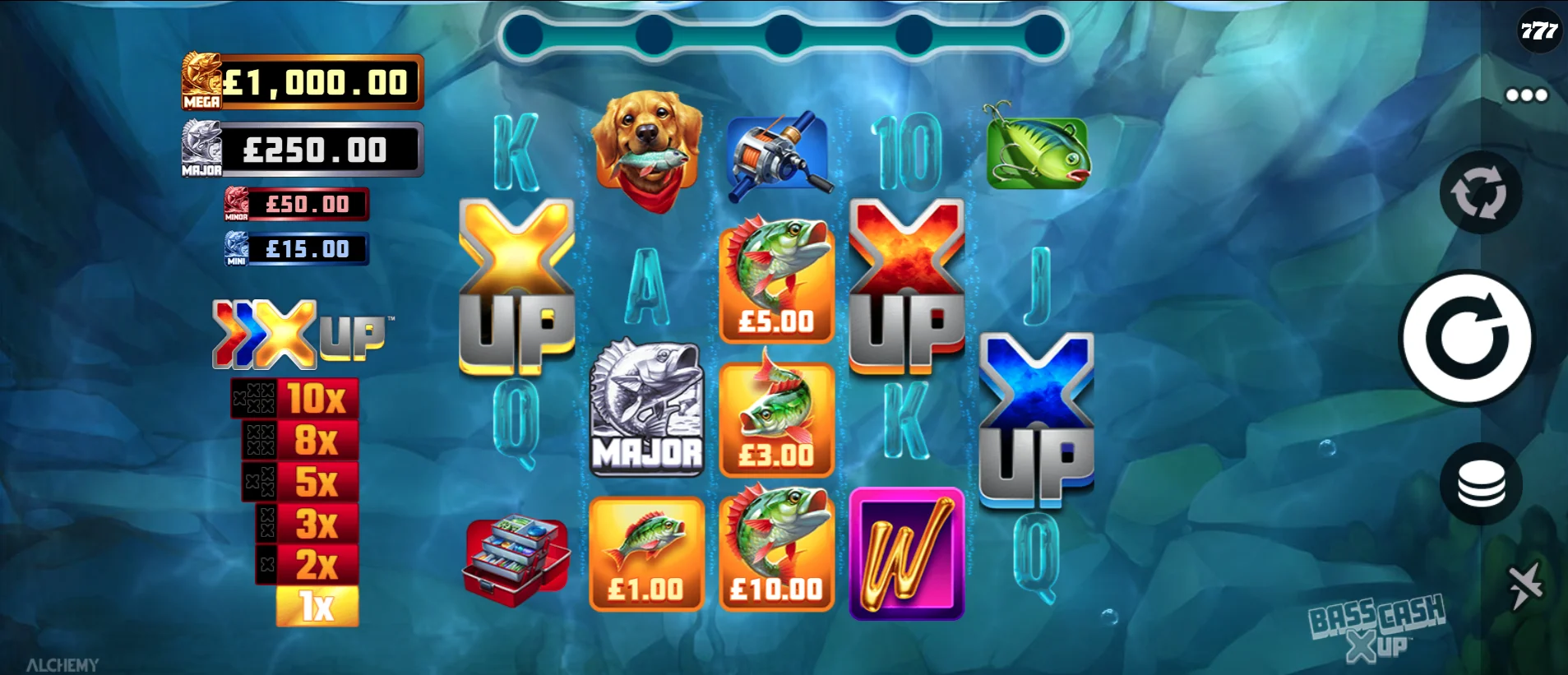Toggle the lightning bolt turbo mode
1568x675 pixels.
point(1524,586)
